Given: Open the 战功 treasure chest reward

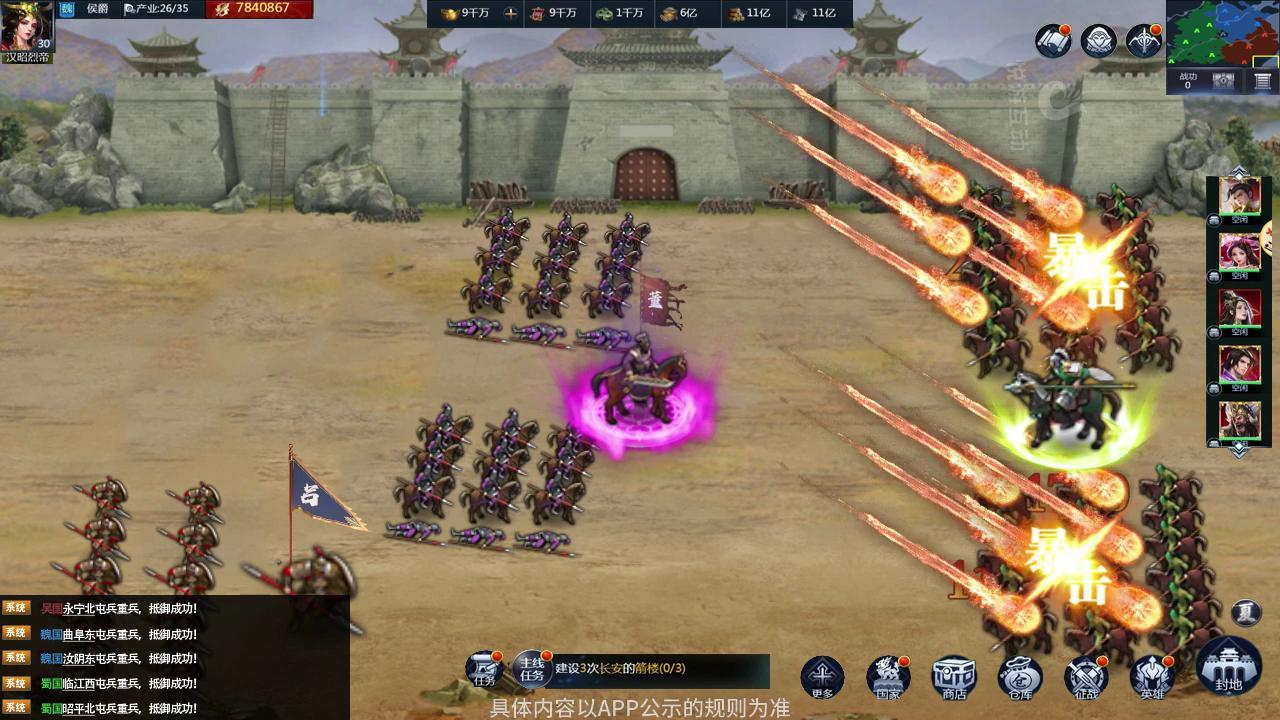Looking at the screenshot, I should 1223,82.
